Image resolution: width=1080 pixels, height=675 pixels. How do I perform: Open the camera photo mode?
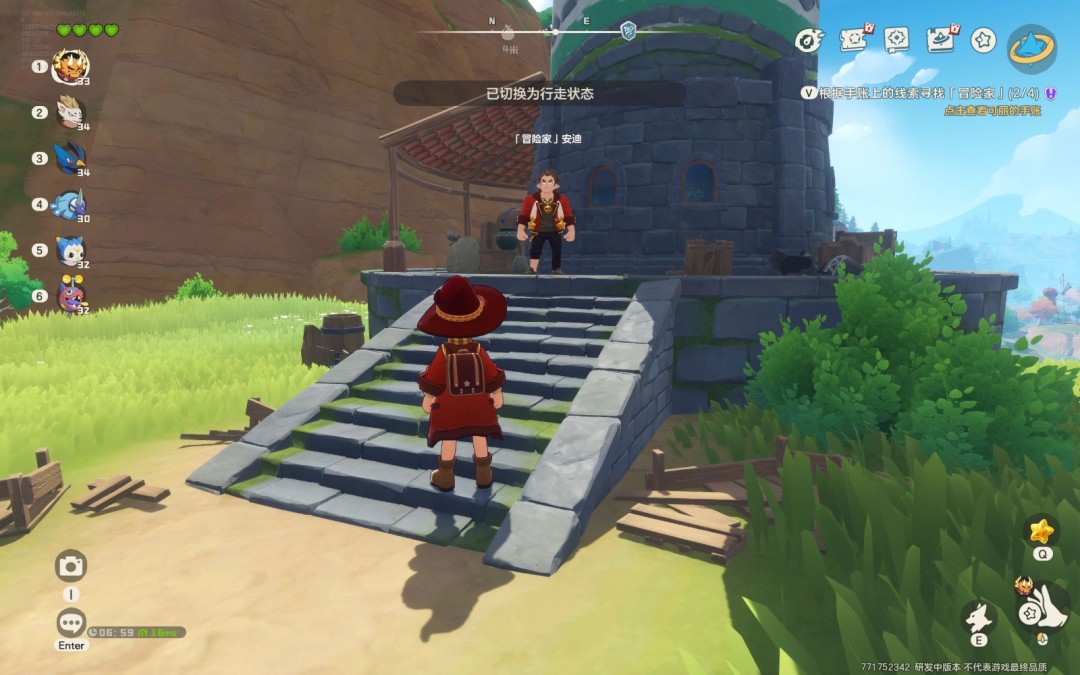pyautogui.click(x=71, y=566)
